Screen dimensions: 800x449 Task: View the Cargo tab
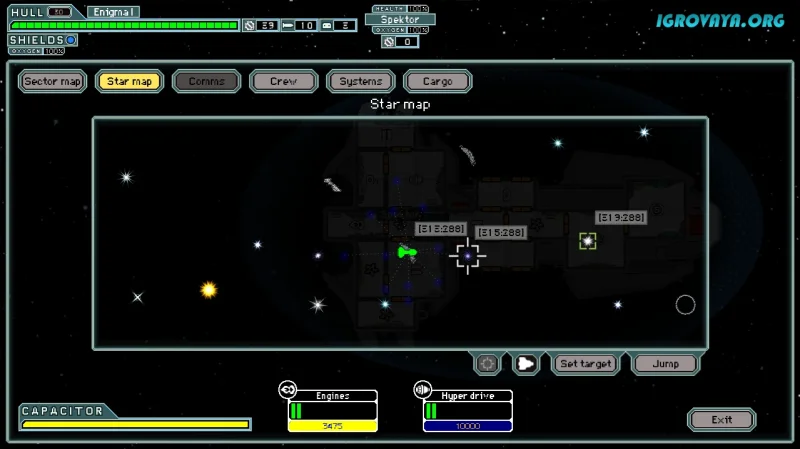(437, 81)
